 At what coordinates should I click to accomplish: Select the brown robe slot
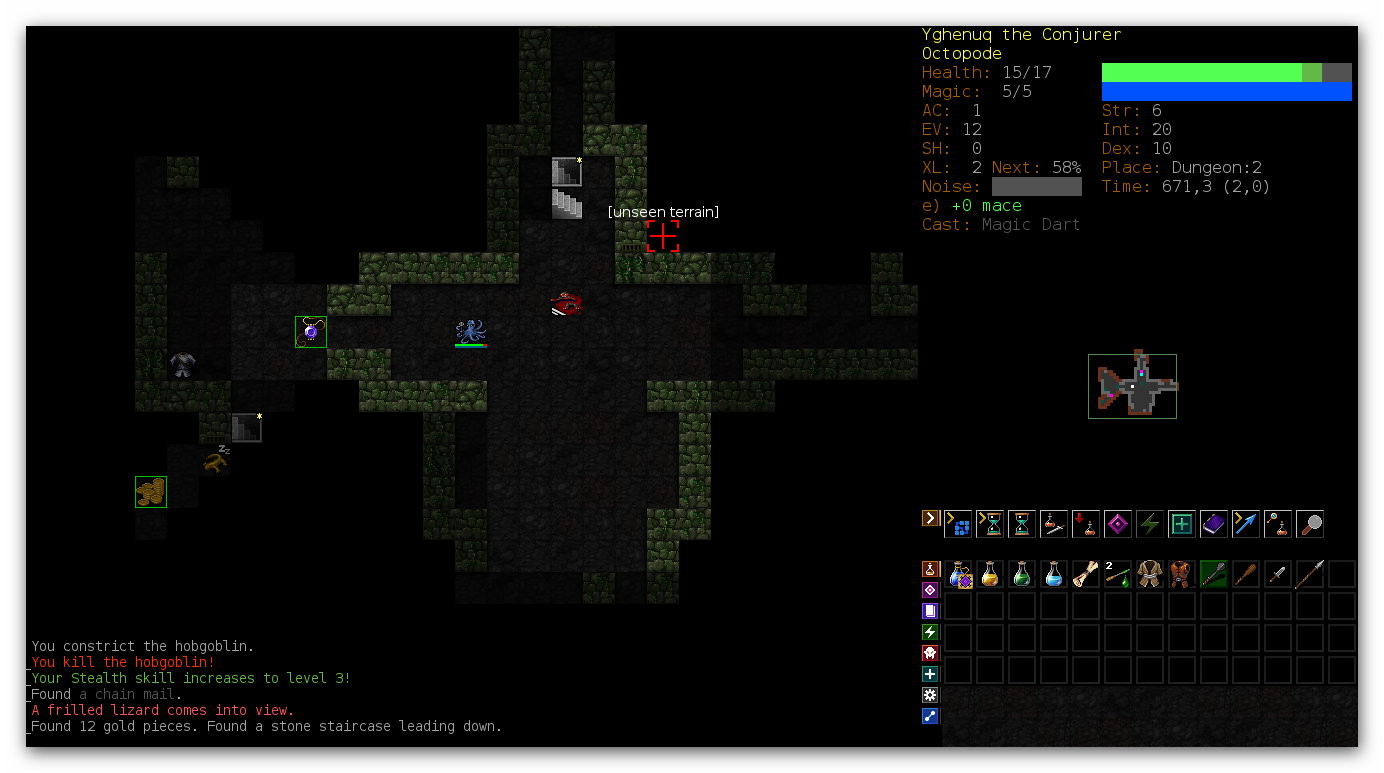pos(1150,574)
